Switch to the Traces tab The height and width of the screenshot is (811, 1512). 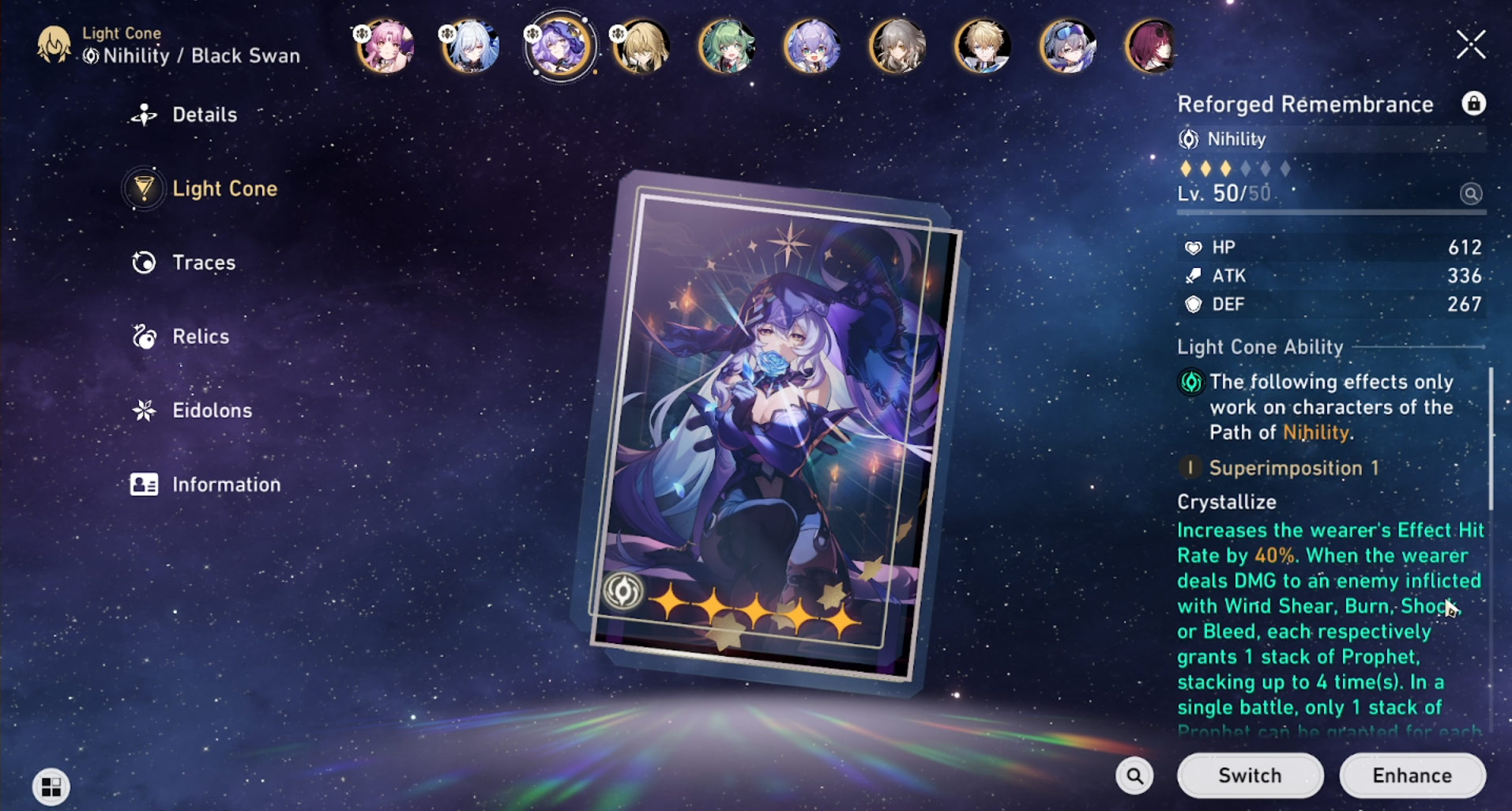pyautogui.click(x=203, y=262)
